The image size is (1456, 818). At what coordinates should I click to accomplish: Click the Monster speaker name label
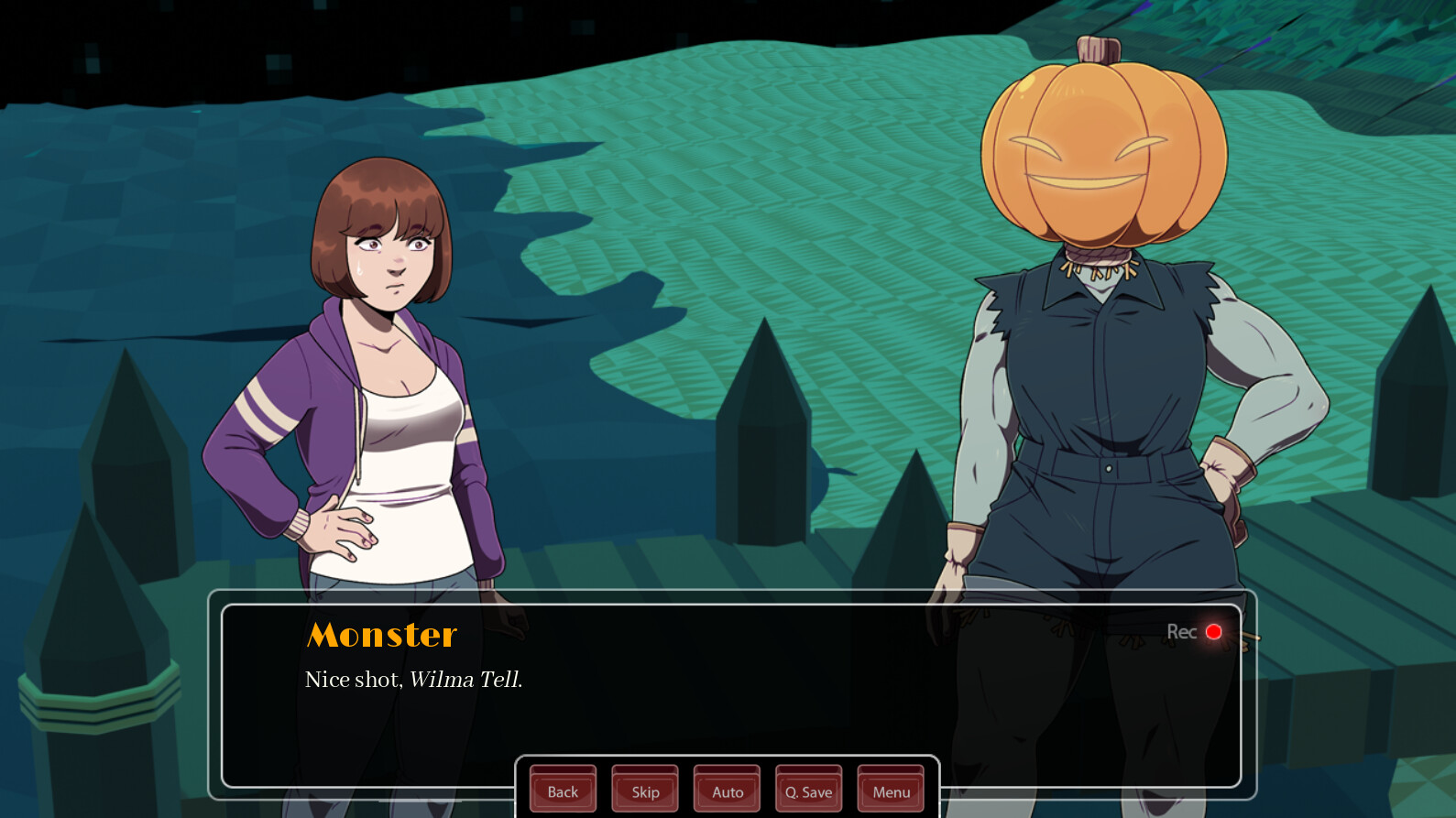(382, 634)
